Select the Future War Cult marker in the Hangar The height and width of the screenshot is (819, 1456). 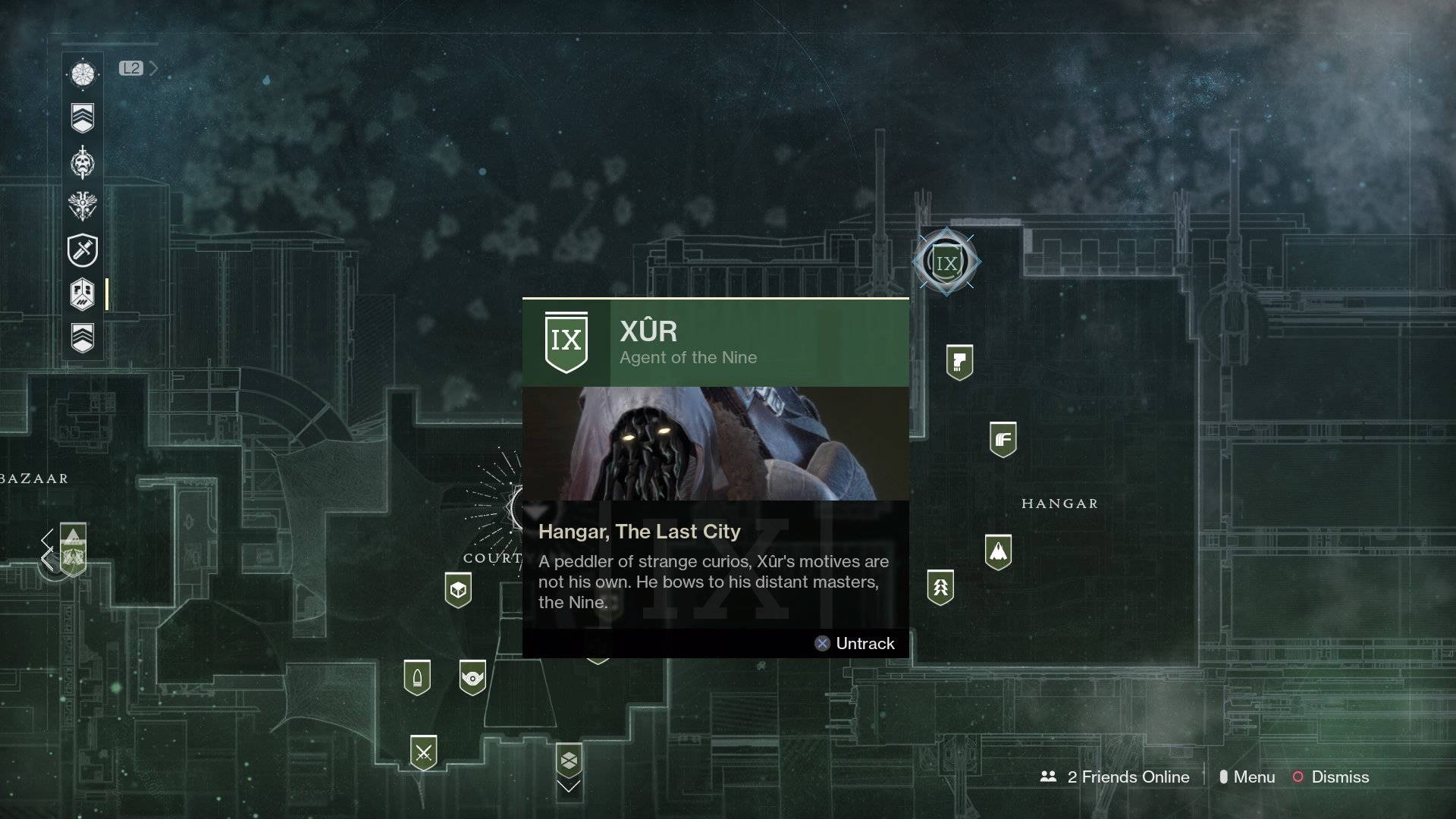(x=1003, y=440)
